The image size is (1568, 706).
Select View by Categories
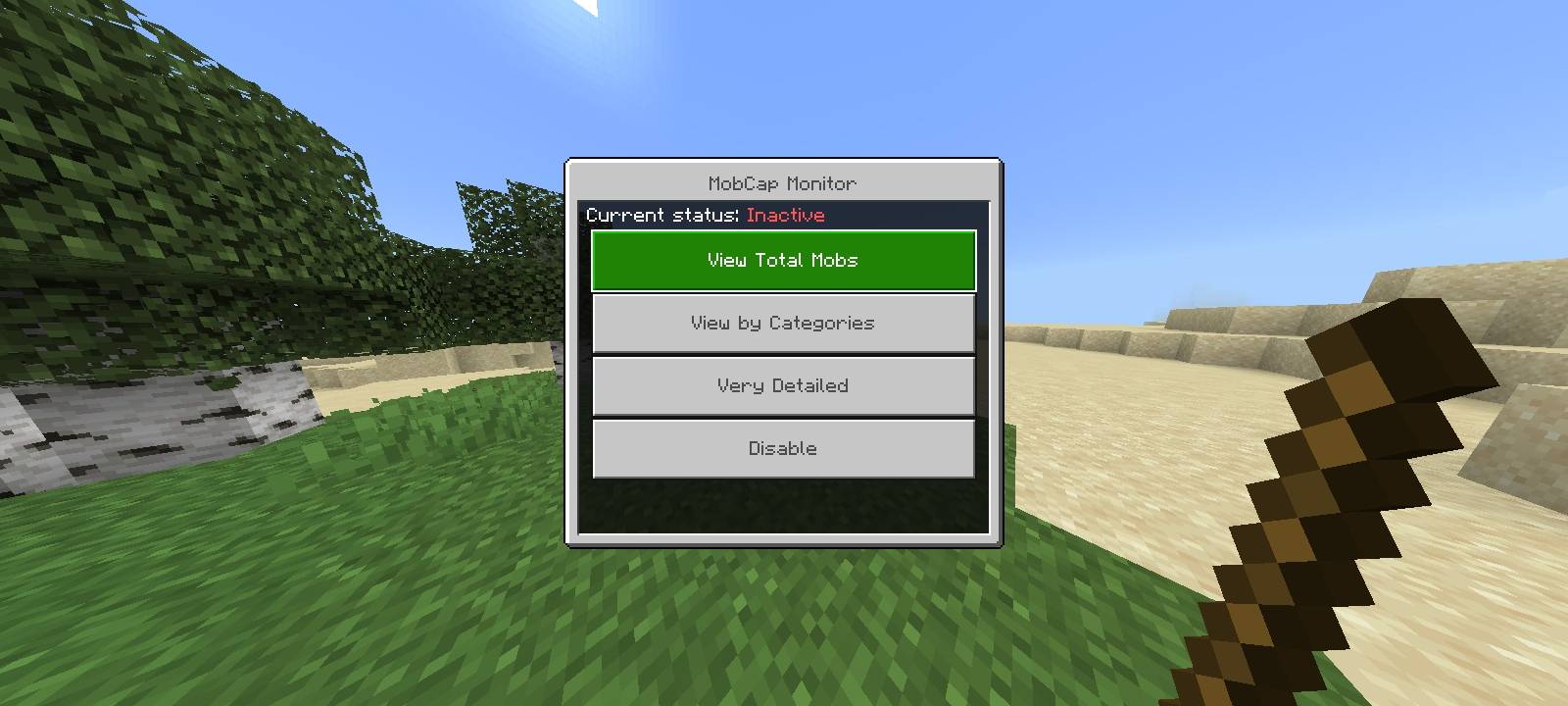[x=782, y=323]
